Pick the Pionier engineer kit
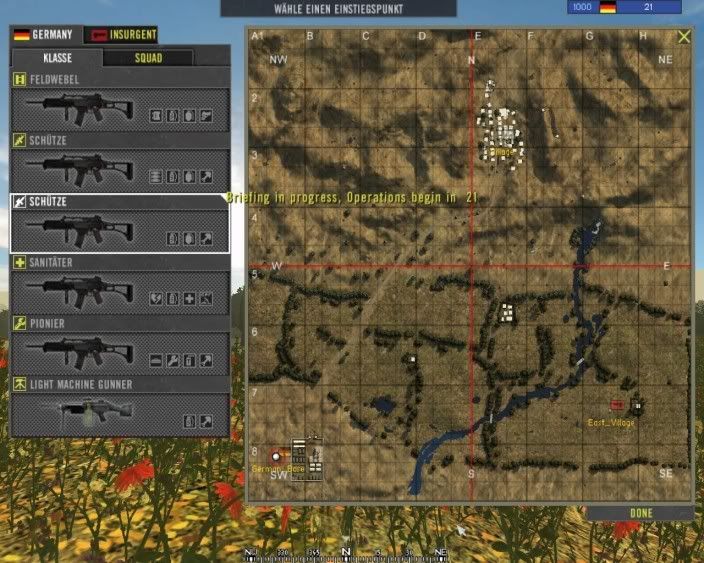Viewport: 704px width, 563px height. [120, 353]
